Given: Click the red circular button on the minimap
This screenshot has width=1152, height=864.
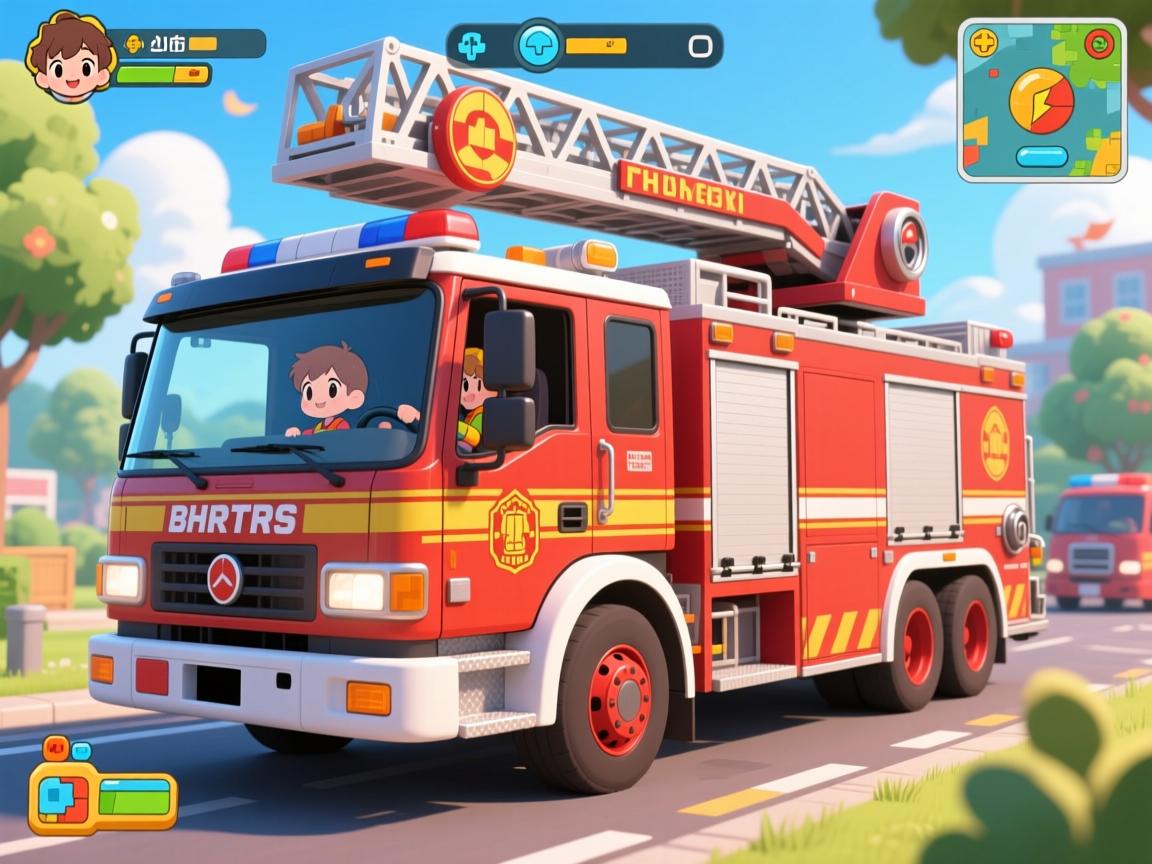Looking at the screenshot, I should point(1100,44).
